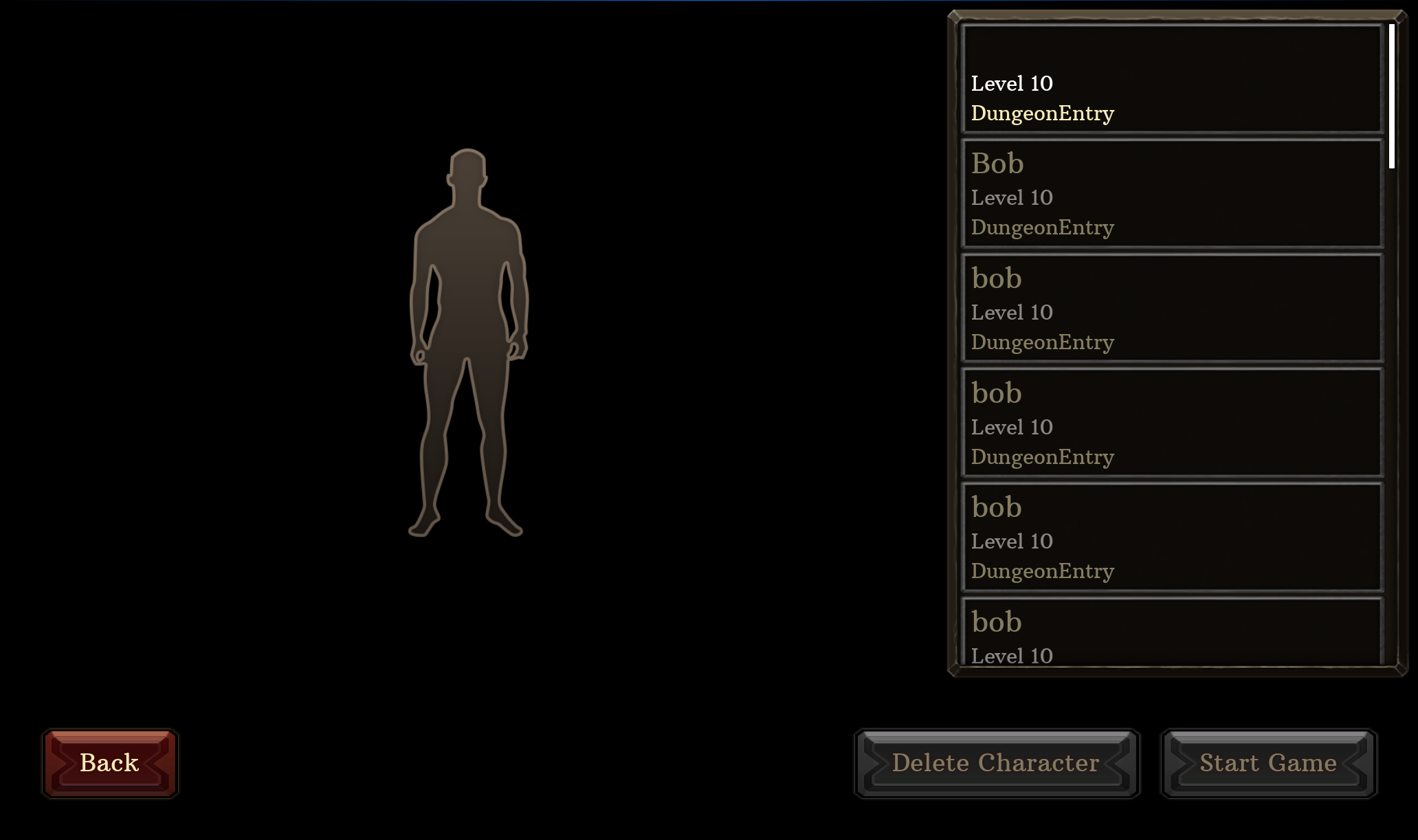Click the DungeonEntry label of the selected character
Viewport: 1418px width, 840px height.
tap(1042, 113)
